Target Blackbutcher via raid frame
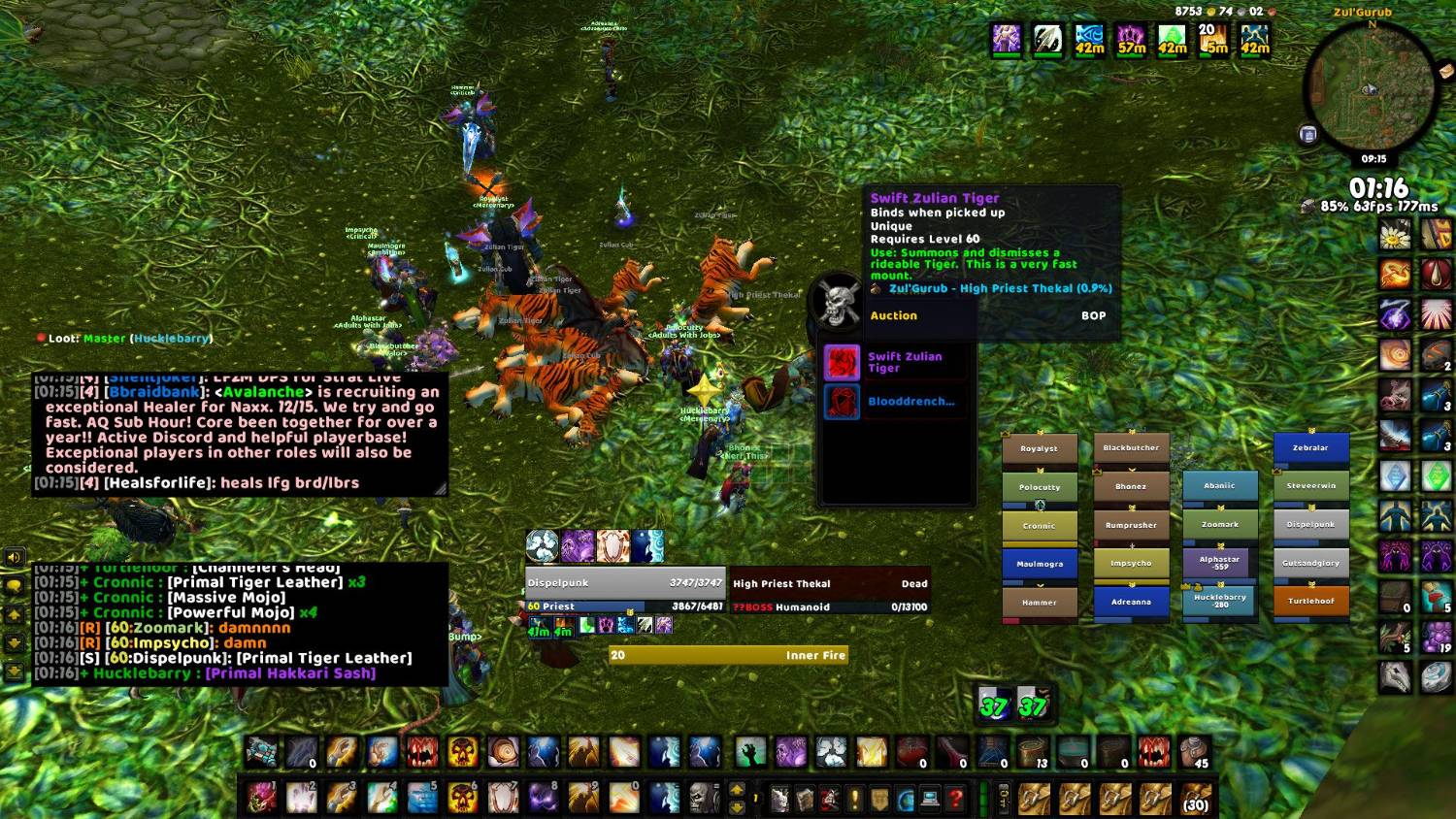This screenshot has width=1456, height=819. pyautogui.click(x=1131, y=448)
